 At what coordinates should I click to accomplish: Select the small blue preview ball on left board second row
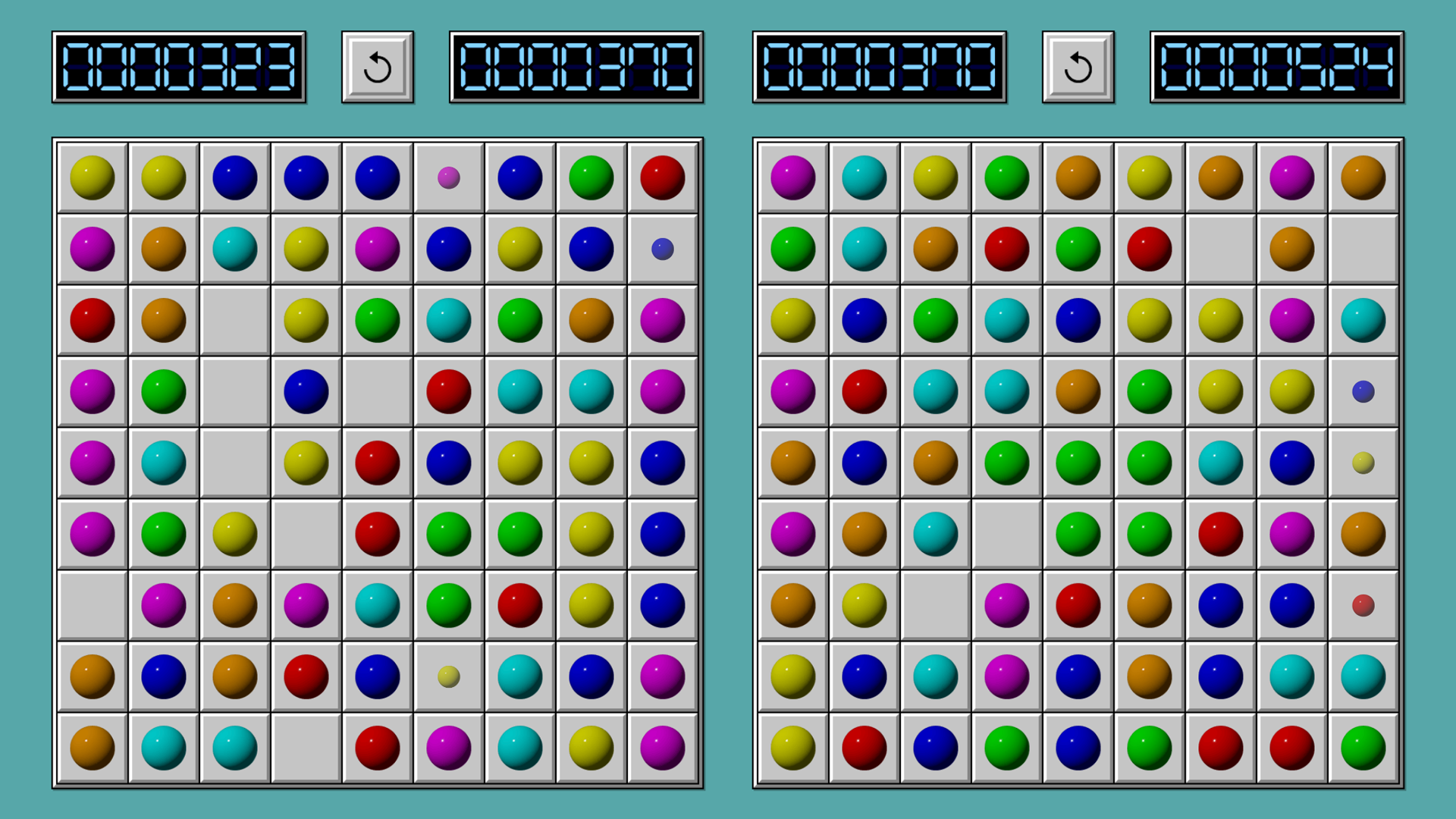[x=661, y=248]
